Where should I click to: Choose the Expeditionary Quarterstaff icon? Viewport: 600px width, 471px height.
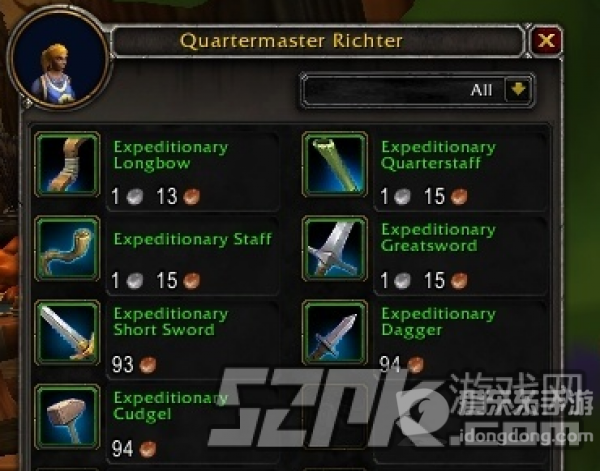(x=335, y=163)
